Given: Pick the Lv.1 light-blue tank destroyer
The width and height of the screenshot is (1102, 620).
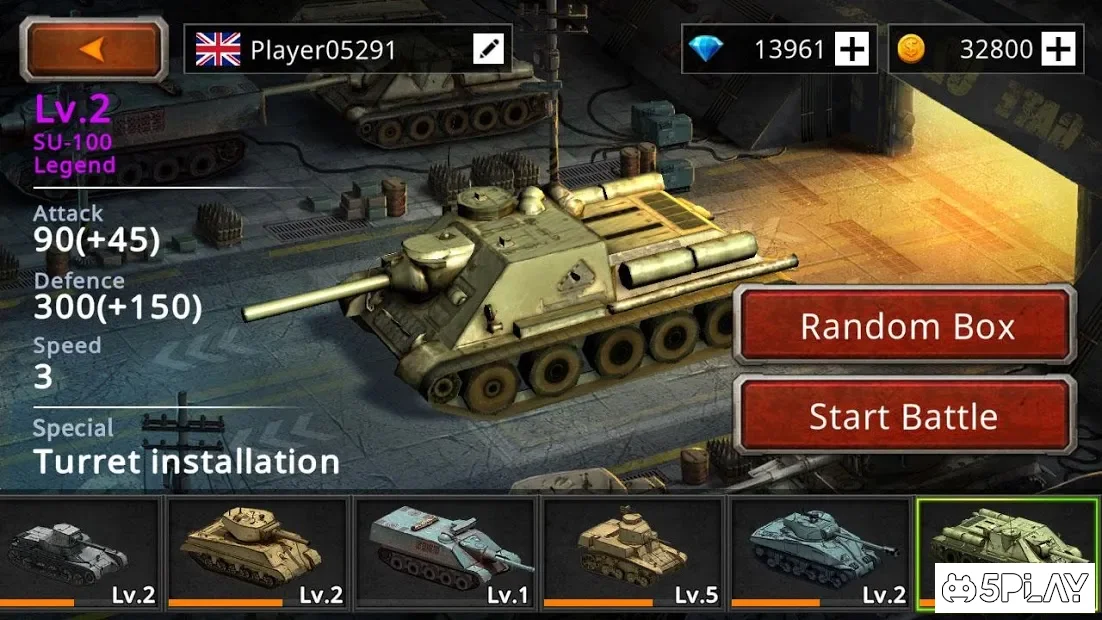Looking at the screenshot, I should (446, 552).
